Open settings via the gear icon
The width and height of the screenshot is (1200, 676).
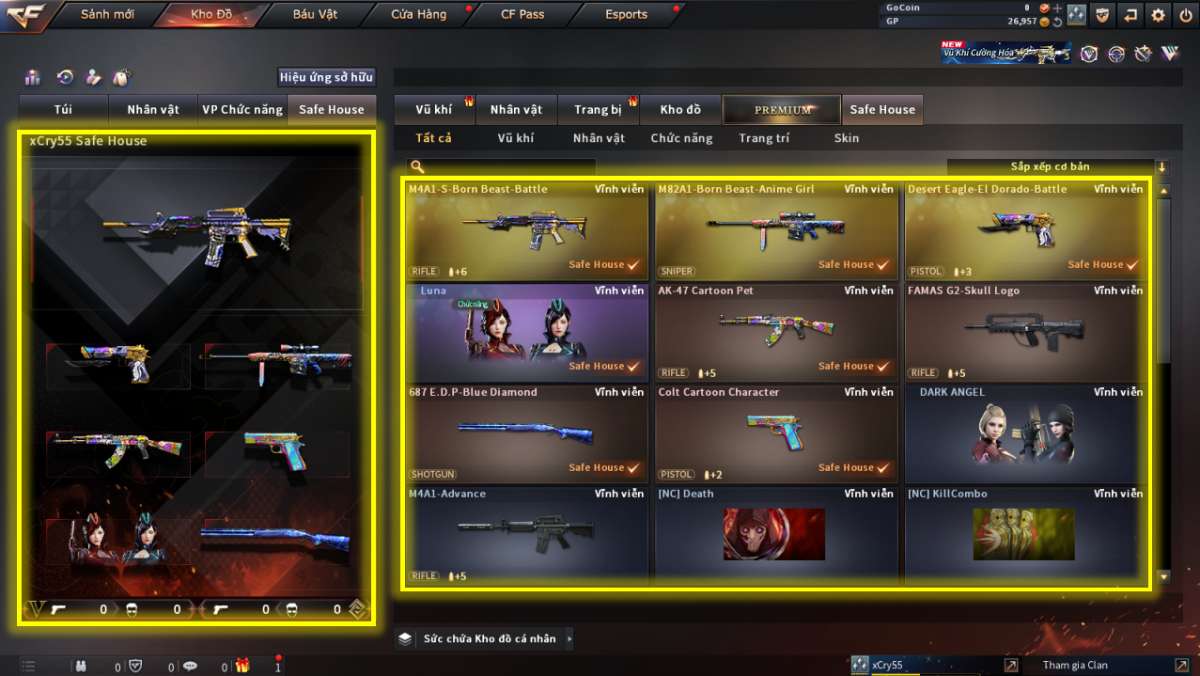[x=1158, y=15]
